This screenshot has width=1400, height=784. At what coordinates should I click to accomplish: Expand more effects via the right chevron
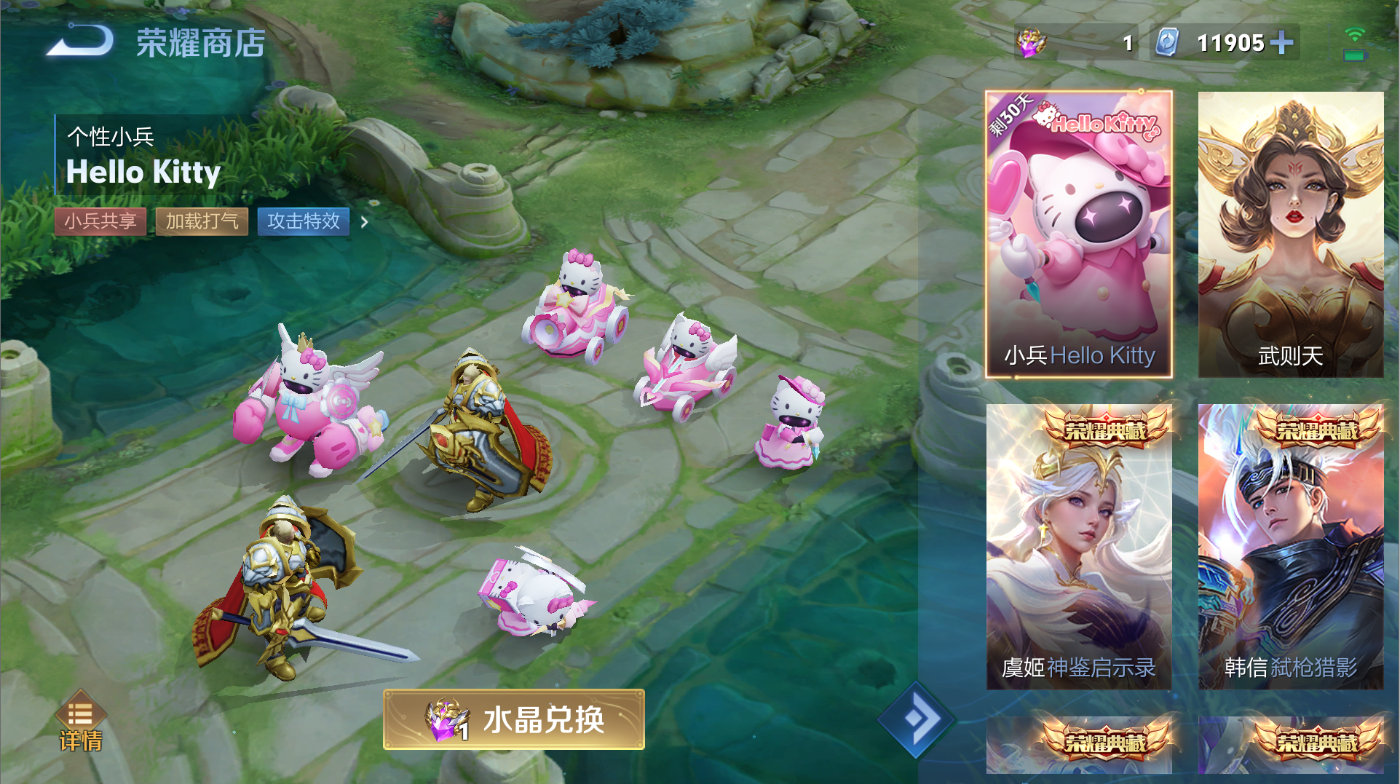click(x=364, y=222)
